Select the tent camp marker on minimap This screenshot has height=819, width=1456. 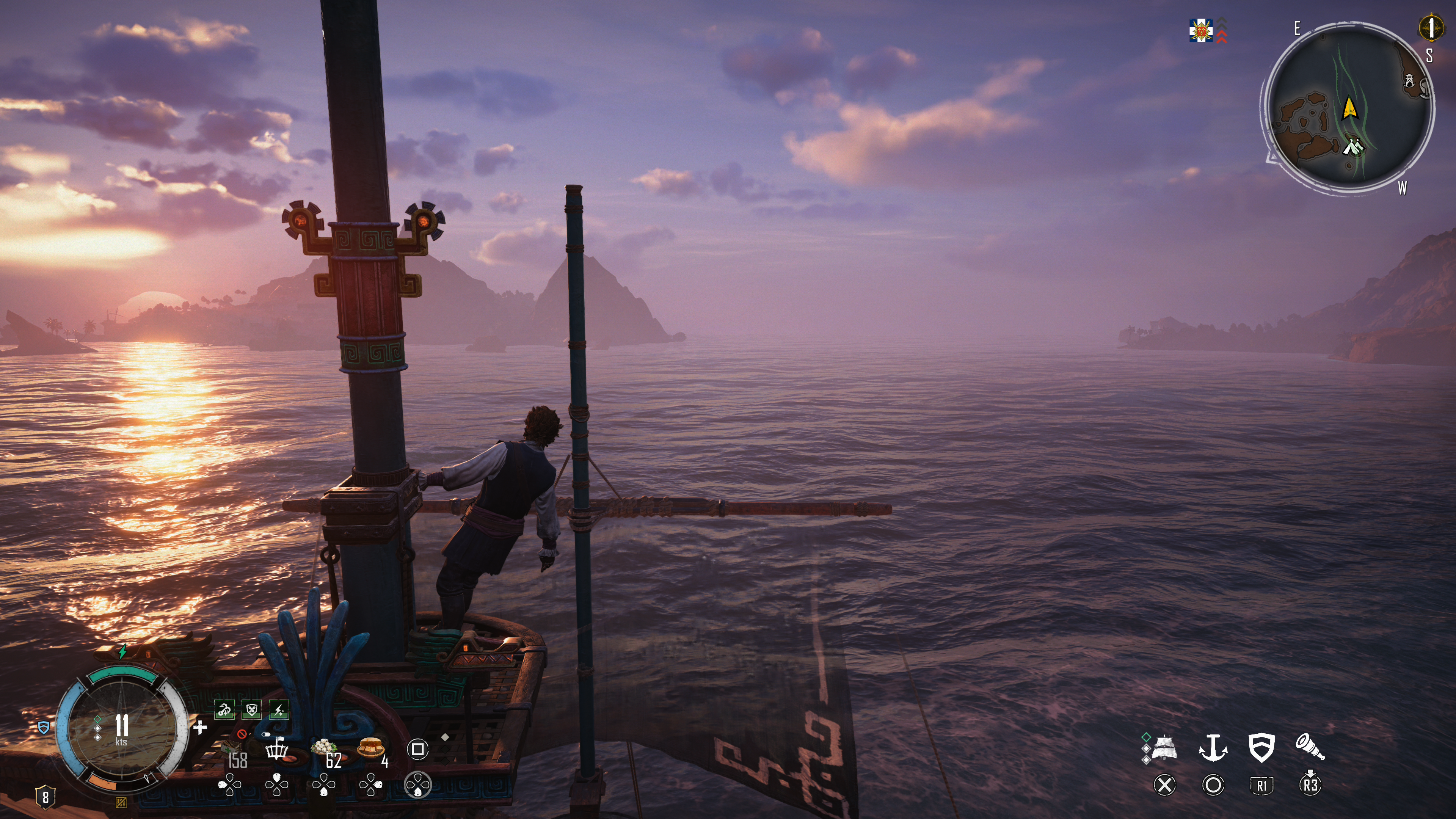(x=1352, y=147)
